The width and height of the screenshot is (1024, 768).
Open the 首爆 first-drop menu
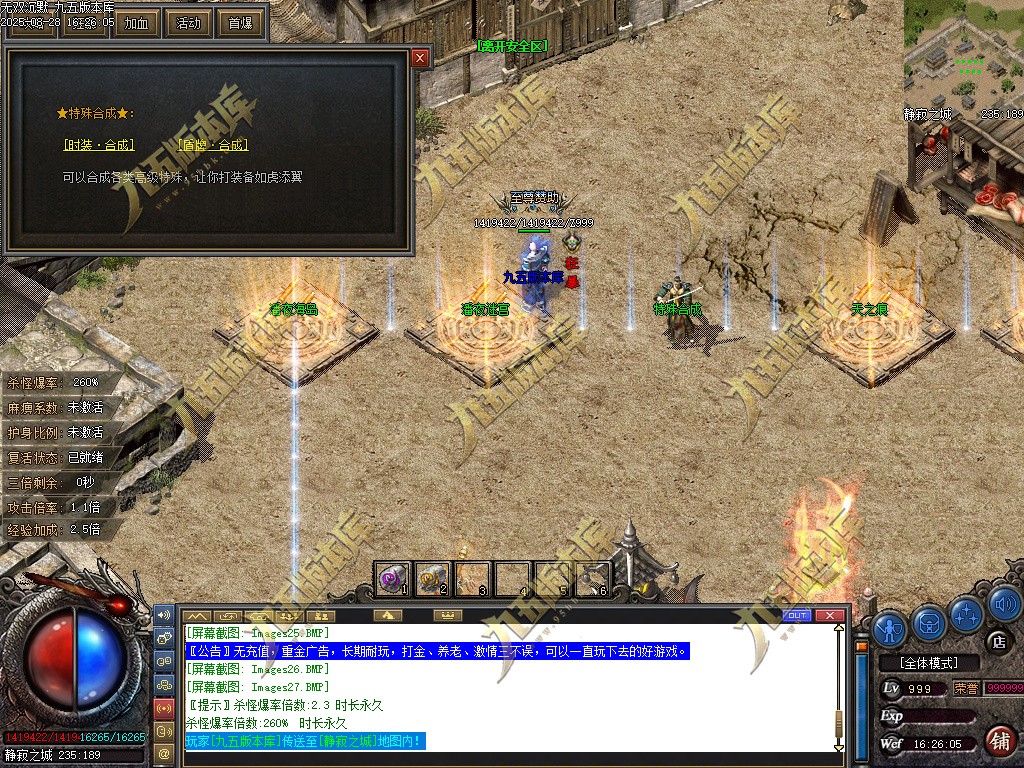(x=241, y=23)
